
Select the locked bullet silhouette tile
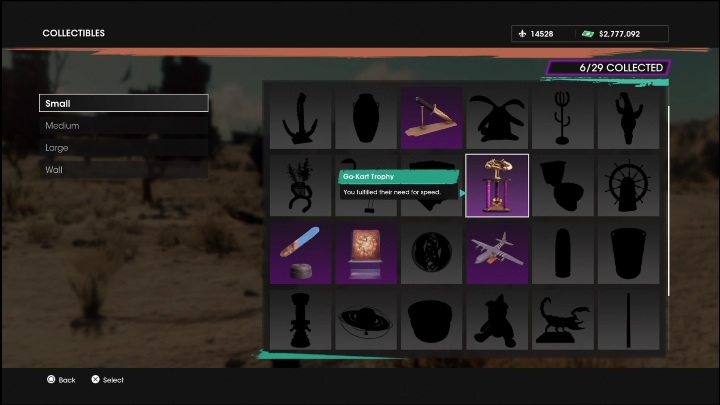pos(563,252)
